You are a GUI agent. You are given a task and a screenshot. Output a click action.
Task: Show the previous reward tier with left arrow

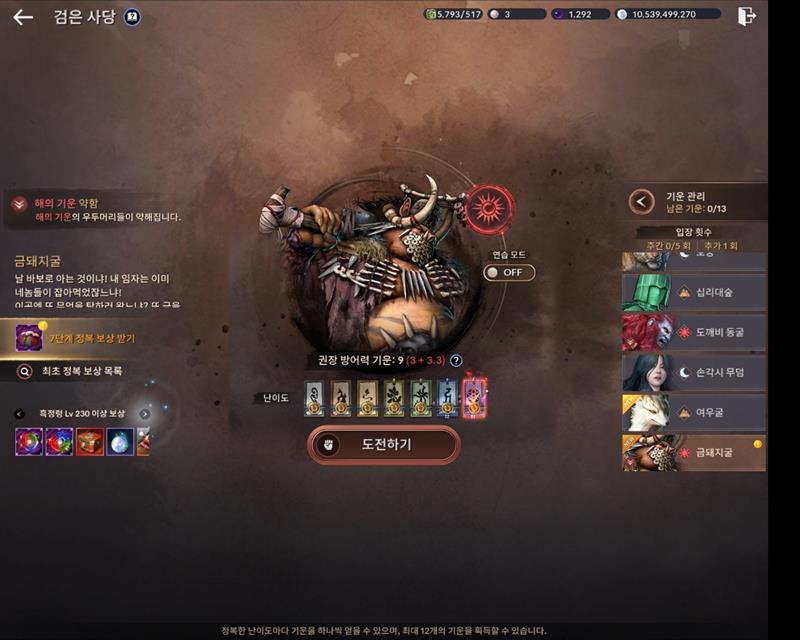tap(19, 414)
